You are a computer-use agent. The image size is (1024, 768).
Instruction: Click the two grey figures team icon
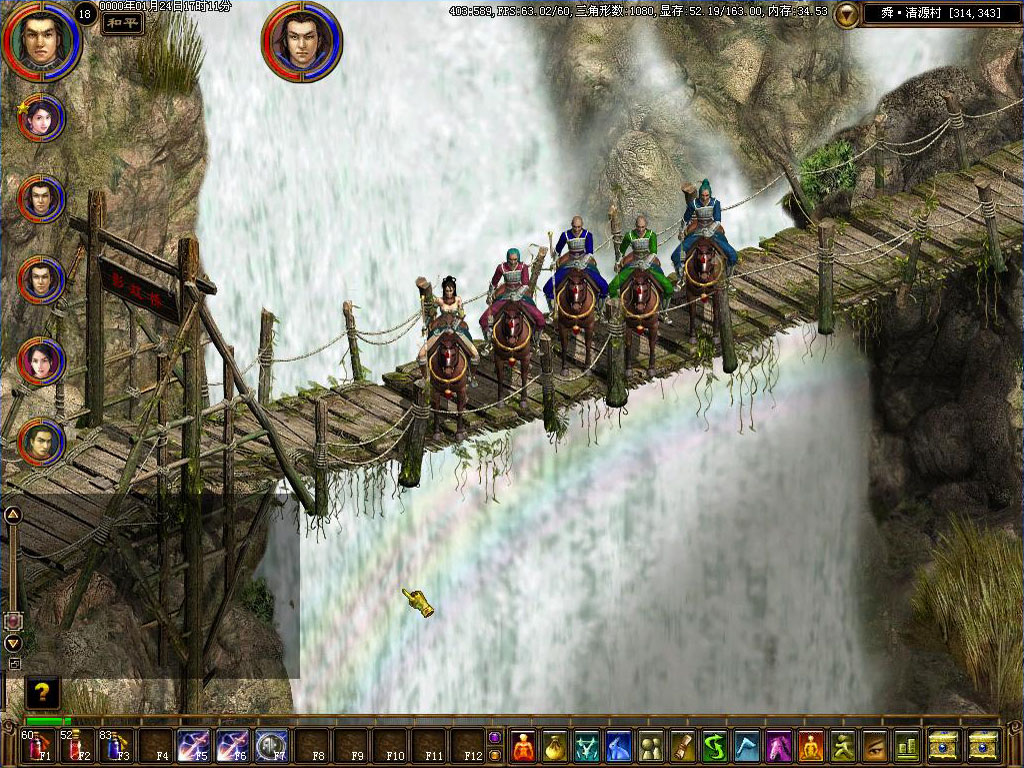pos(652,746)
